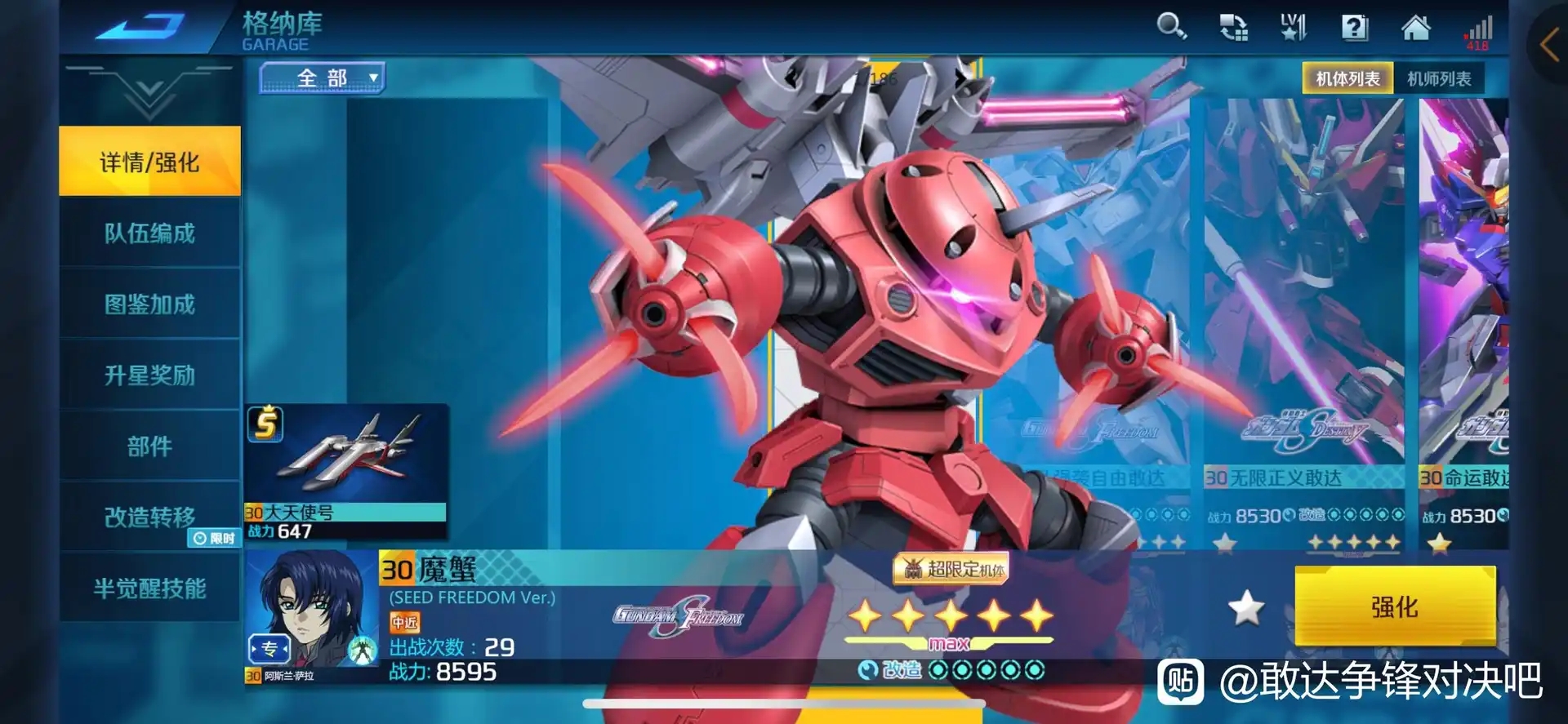This screenshot has width=1568, height=724.
Task: Click the yellow 强化 button
Action: [1394, 606]
